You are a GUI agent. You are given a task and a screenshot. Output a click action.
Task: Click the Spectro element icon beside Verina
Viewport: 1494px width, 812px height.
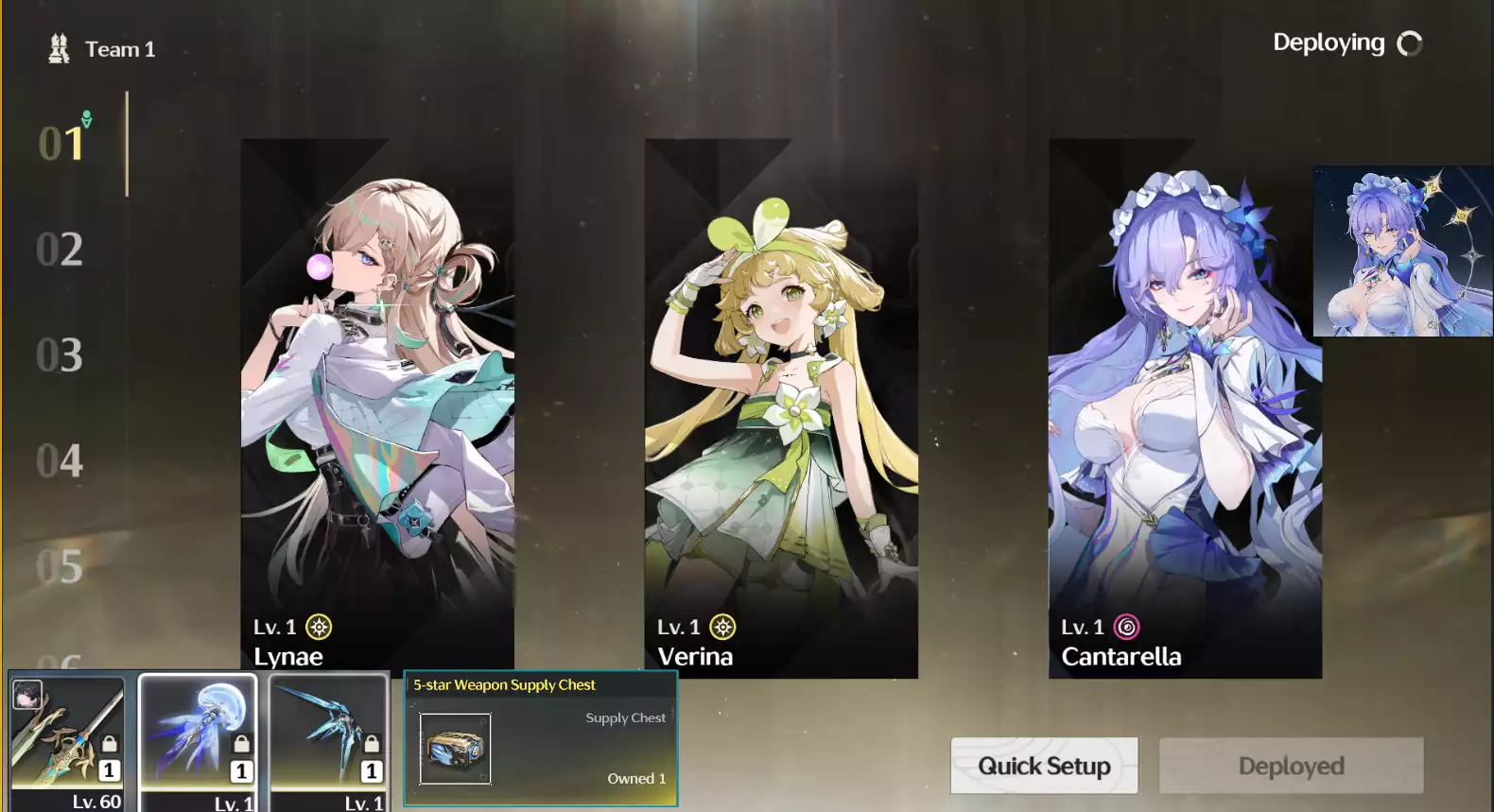point(721,627)
